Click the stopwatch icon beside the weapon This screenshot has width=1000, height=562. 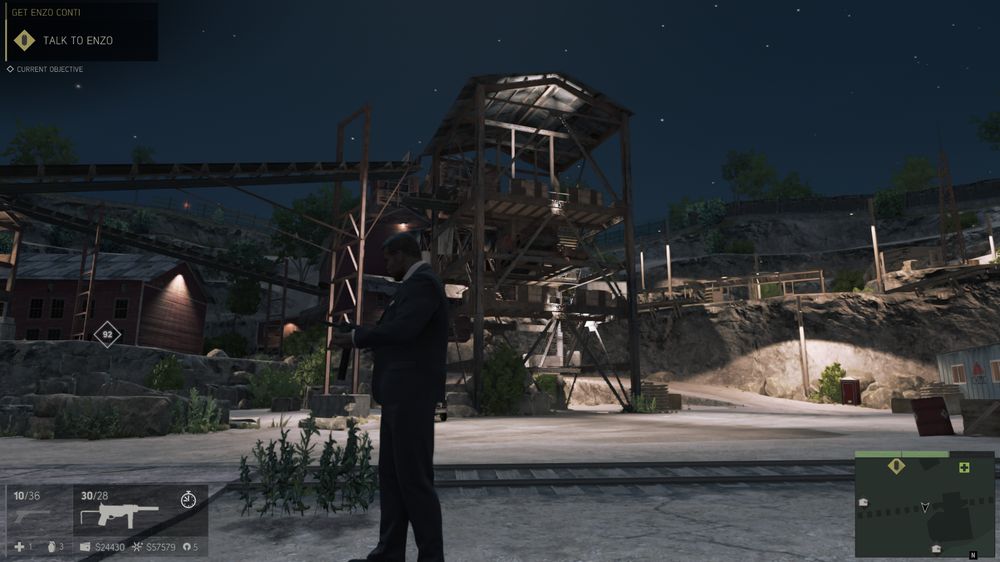coord(189,500)
